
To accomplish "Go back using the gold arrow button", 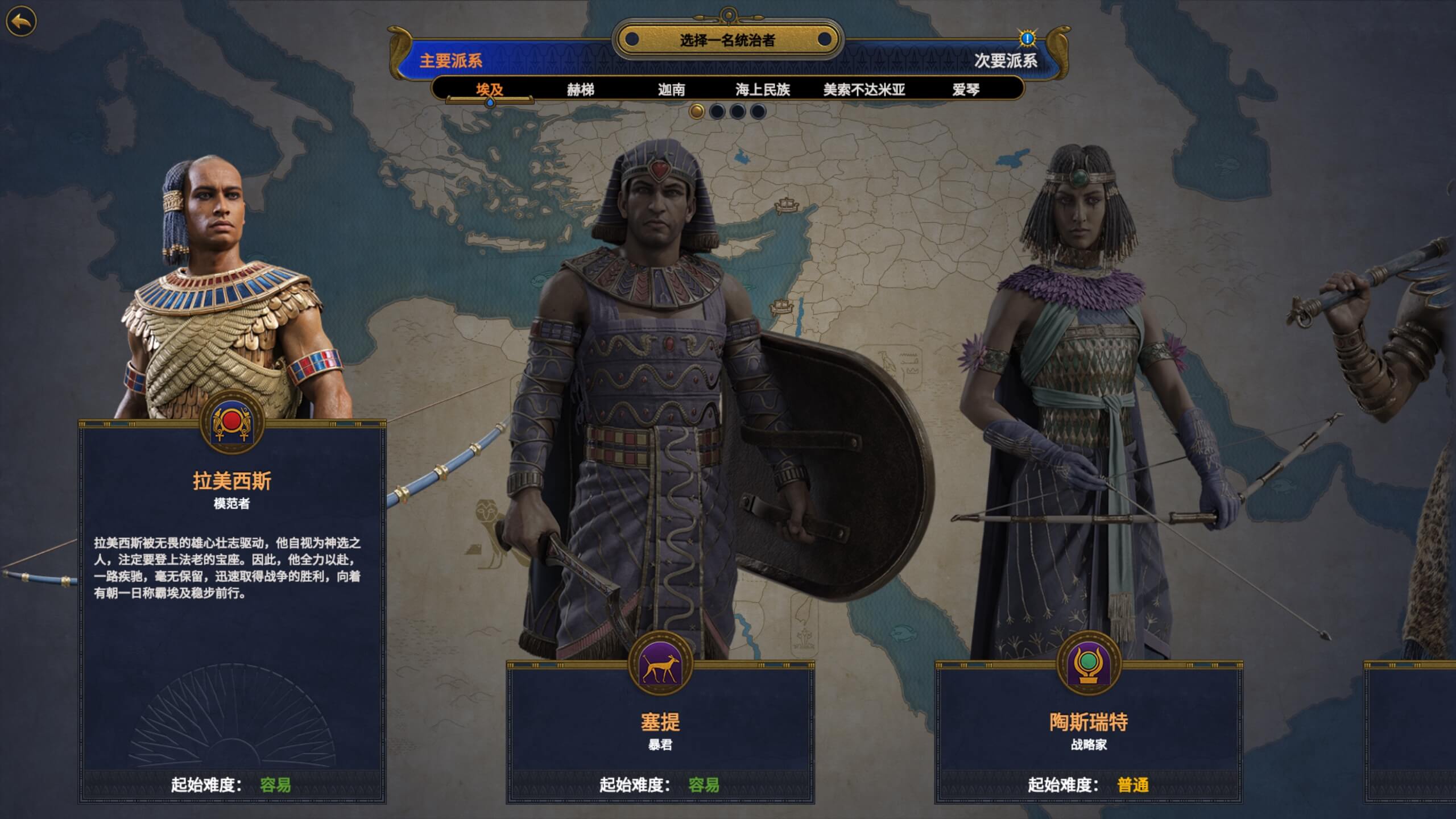I will 21,22.
